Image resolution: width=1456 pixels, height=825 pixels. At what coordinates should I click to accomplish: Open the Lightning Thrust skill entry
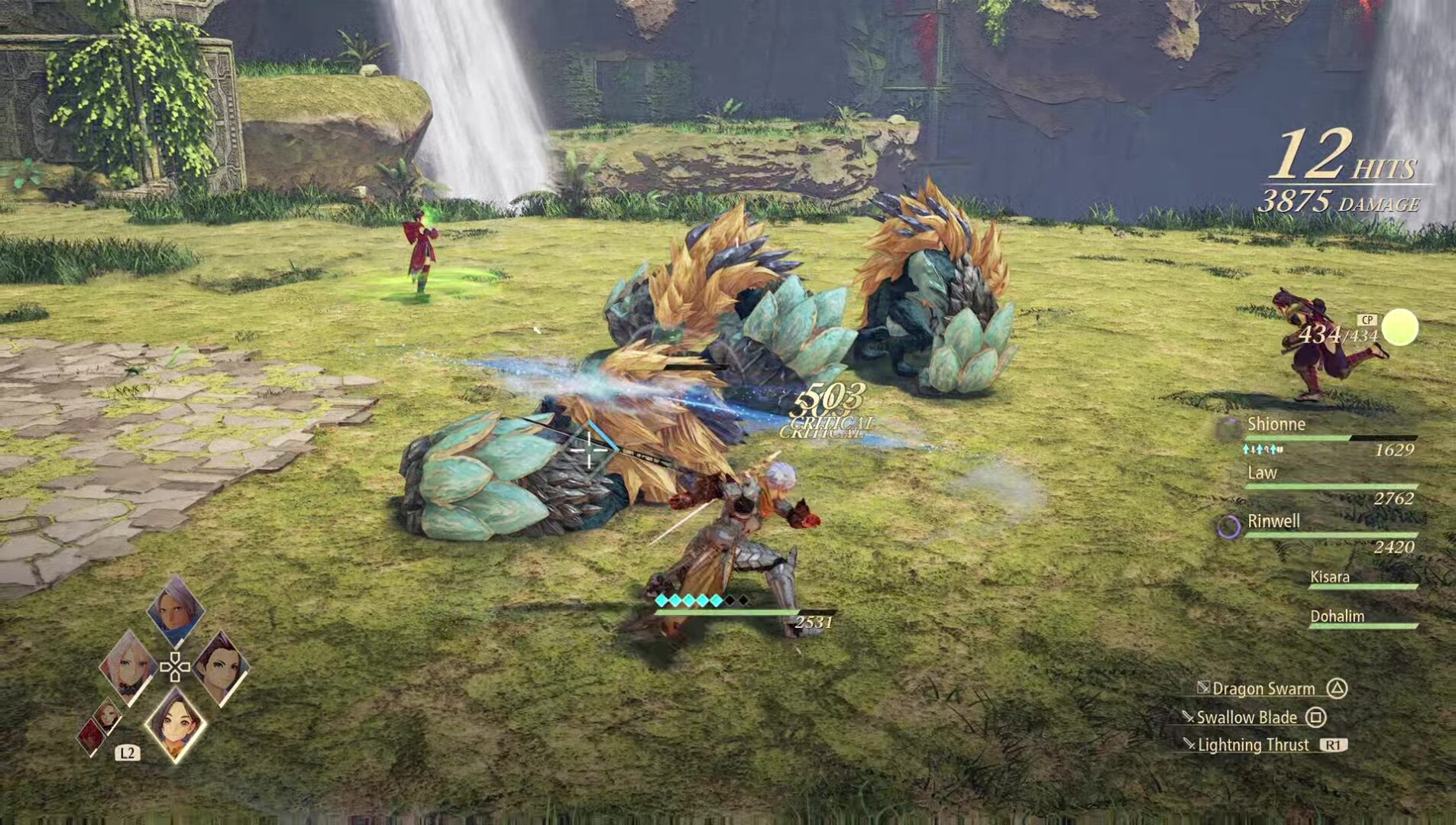coord(1253,745)
